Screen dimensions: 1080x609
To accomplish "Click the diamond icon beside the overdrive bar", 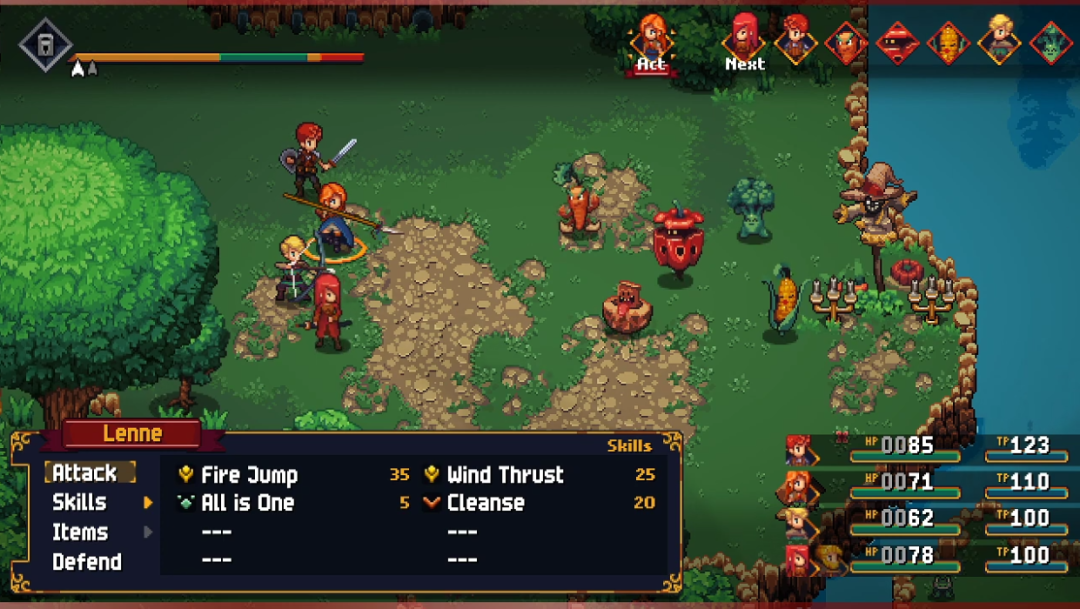I will point(45,45).
